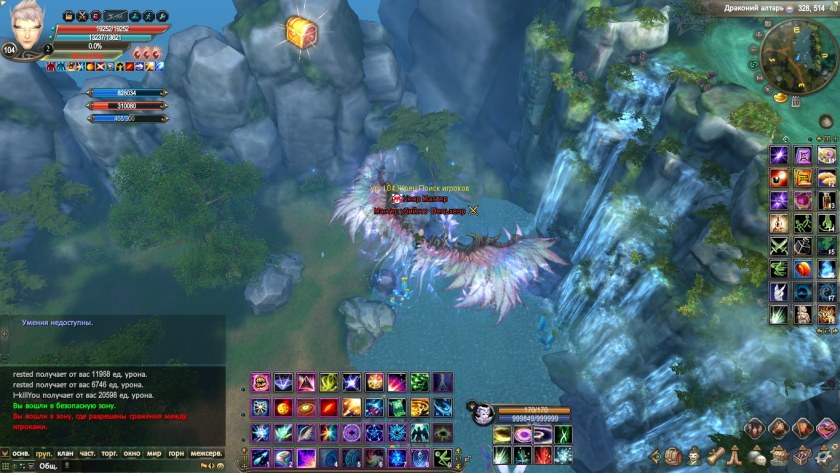Switch to the "горн" chat tab
The height and width of the screenshot is (473, 840).
(x=176, y=453)
